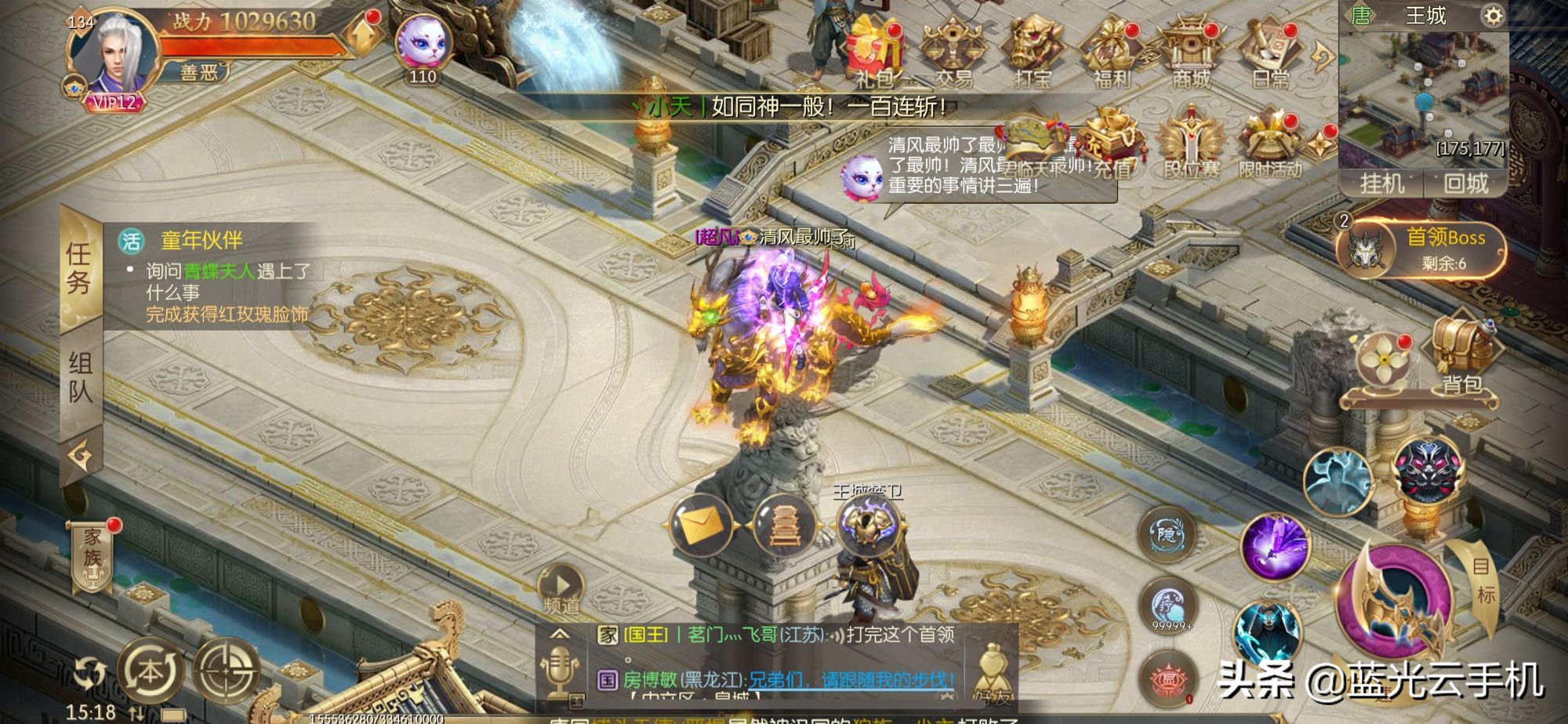
Task: Open settings gear beside 王城
Action: (1493, 16)
